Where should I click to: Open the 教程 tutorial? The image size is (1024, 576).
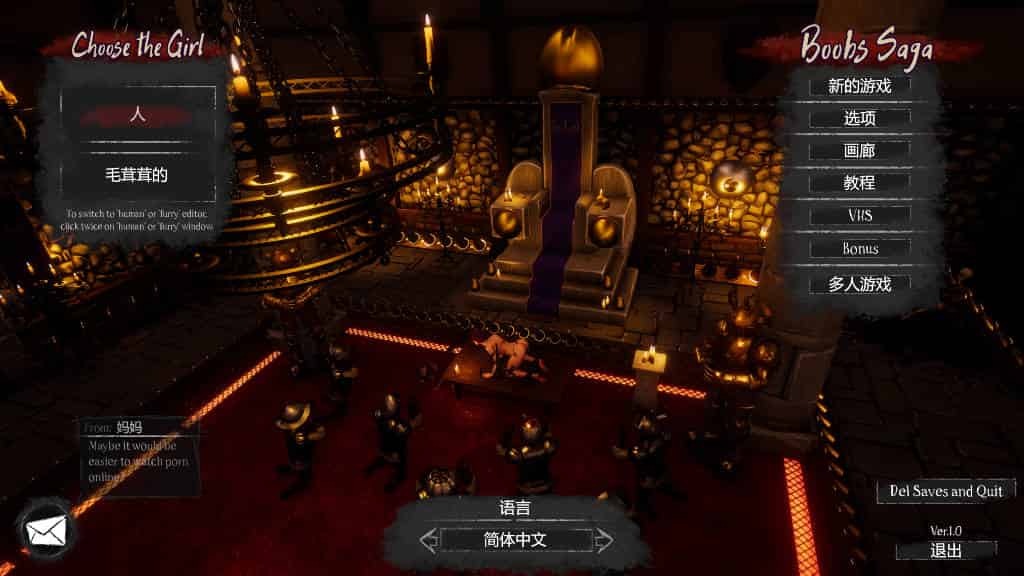coord(860,183)
